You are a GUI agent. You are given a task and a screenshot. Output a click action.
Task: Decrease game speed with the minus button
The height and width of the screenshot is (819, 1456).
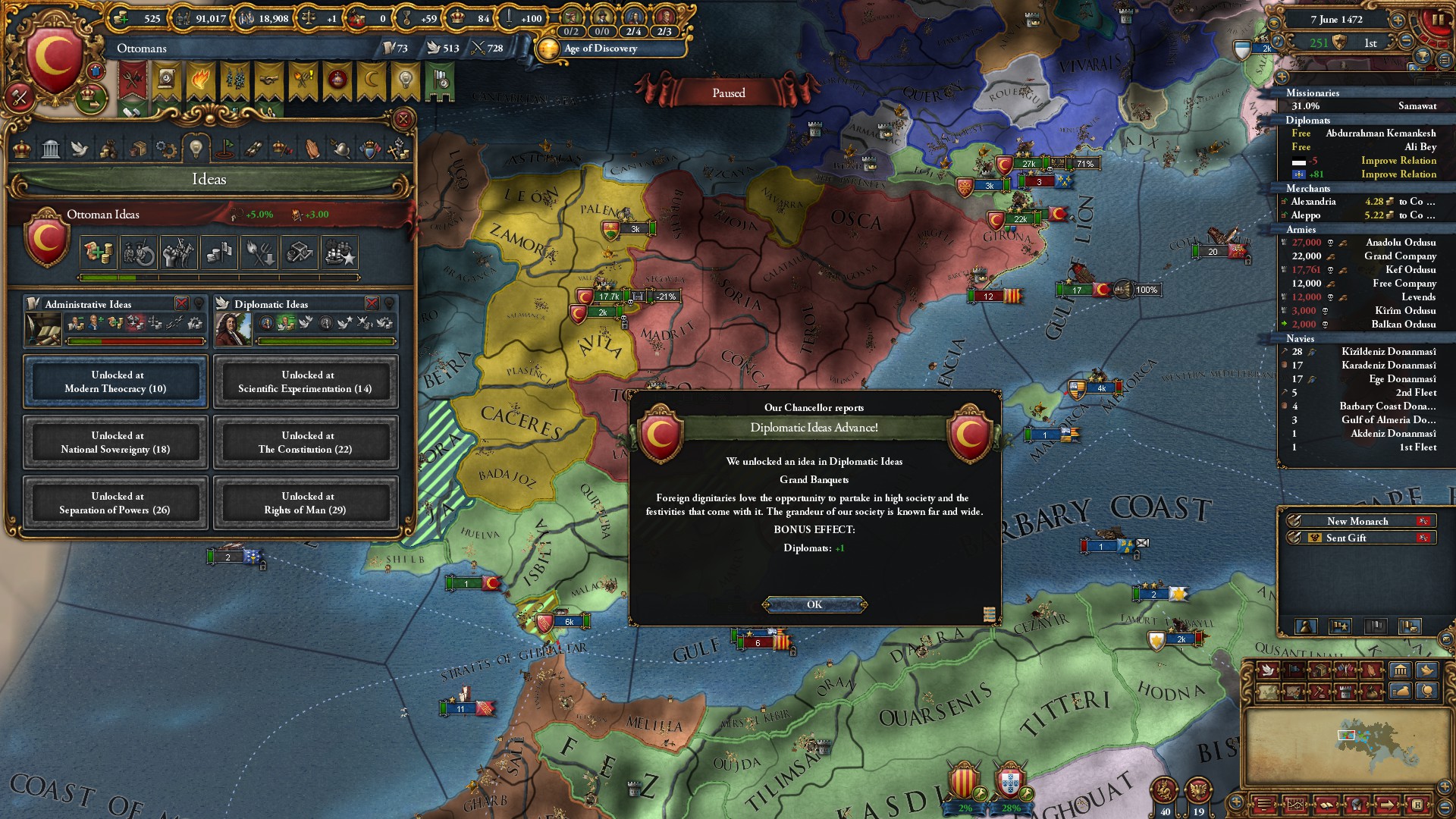(x=1406, y=42)
